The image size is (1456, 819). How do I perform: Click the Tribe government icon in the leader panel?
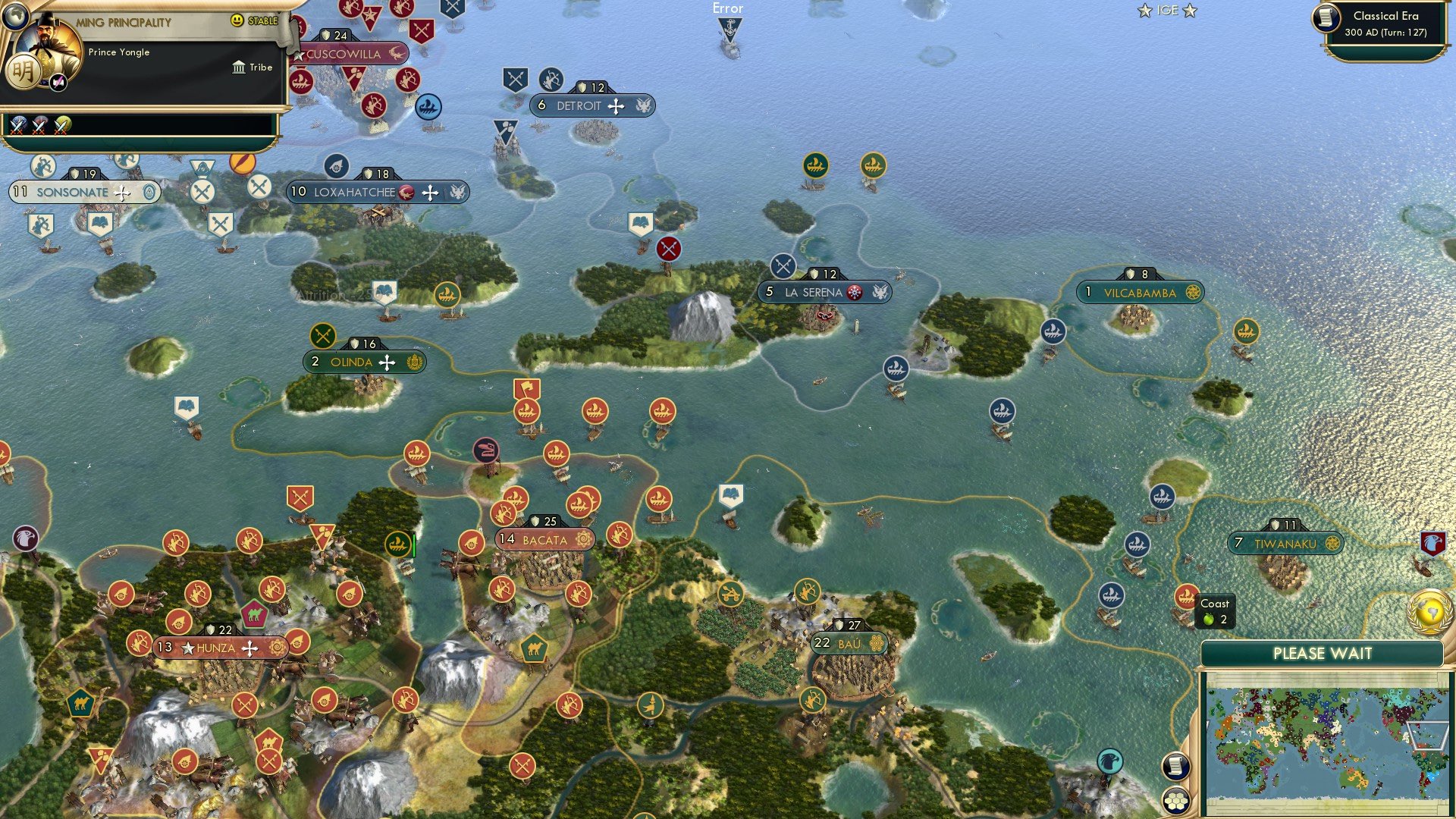tap(240, 67)
